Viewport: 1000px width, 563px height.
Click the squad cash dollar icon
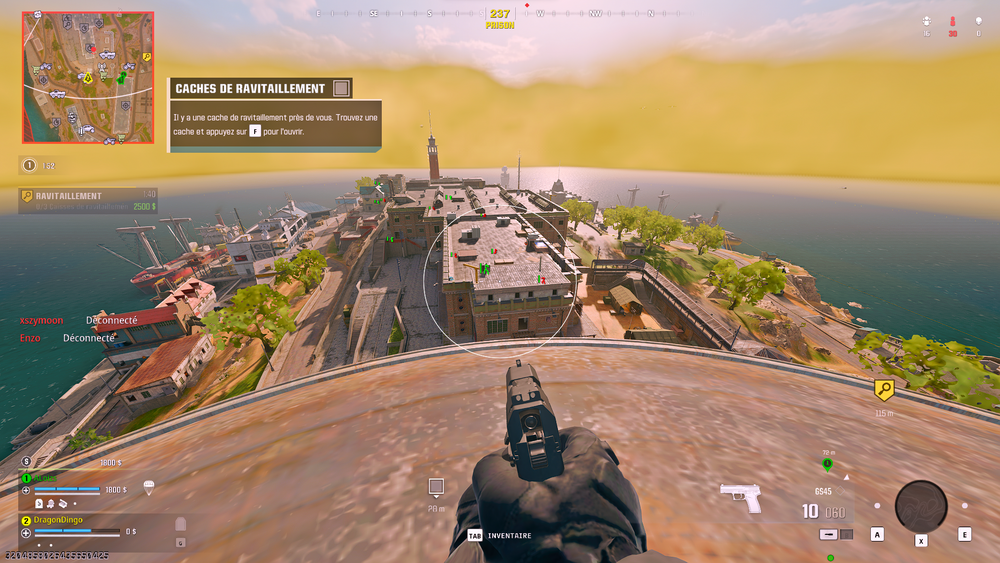(26, 462)
